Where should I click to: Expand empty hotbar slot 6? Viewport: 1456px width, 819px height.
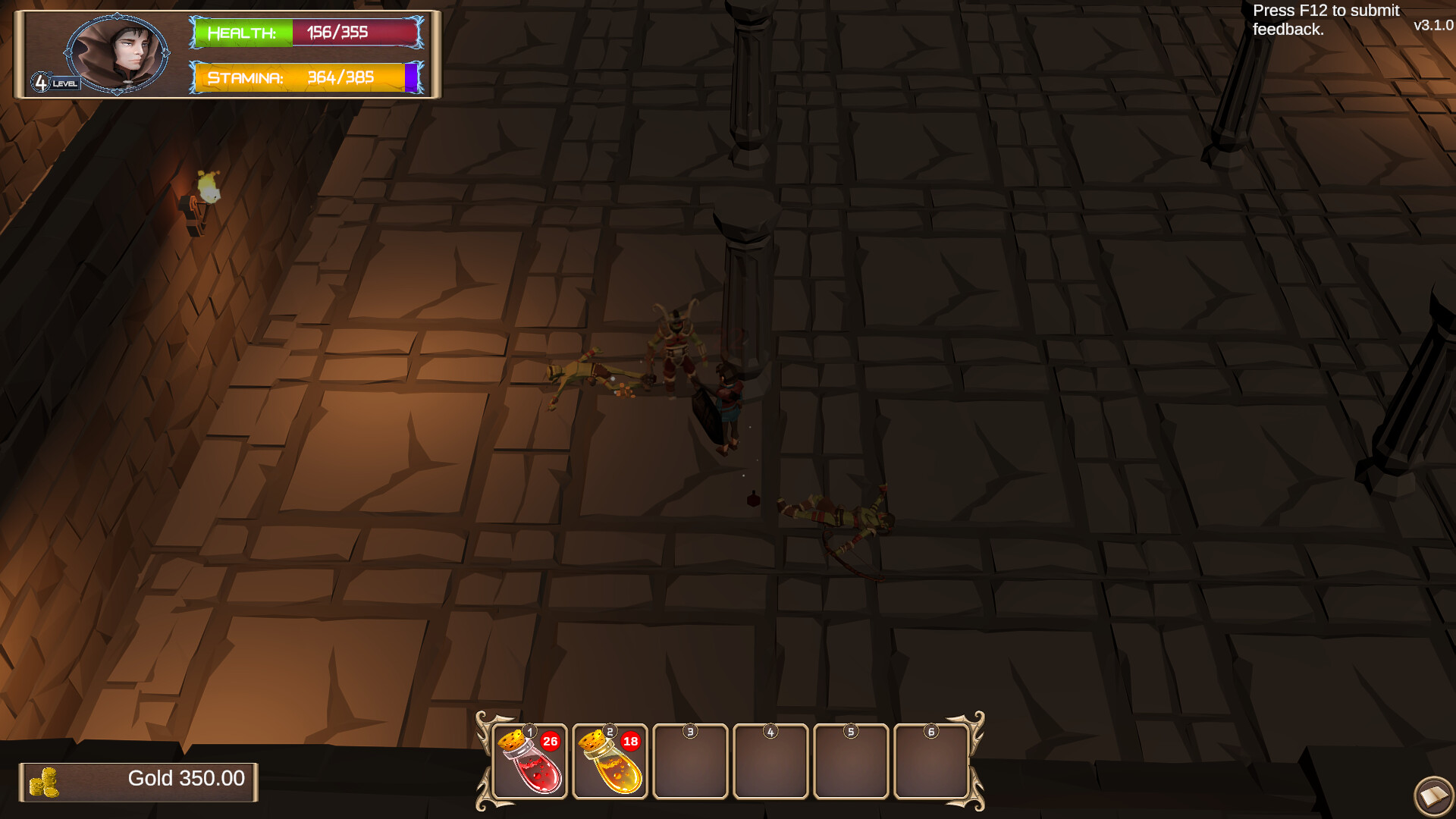[931, 761]
